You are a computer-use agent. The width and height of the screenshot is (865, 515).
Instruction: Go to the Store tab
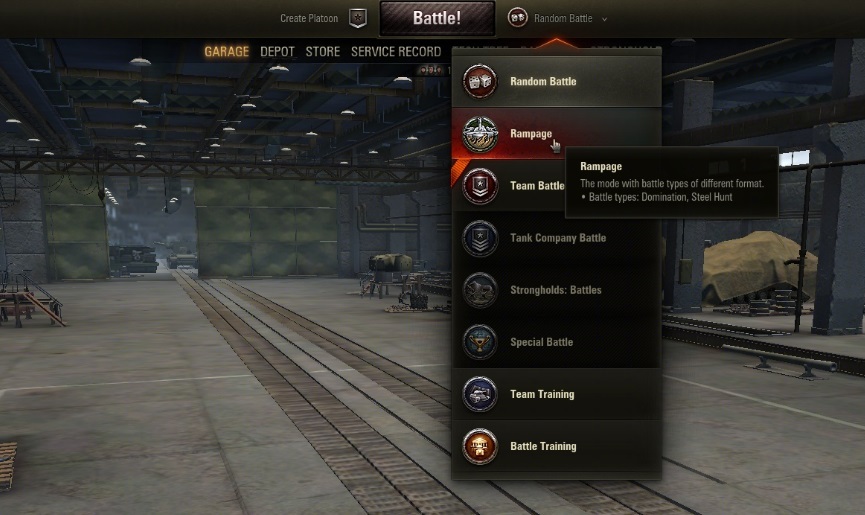[322, 52]
